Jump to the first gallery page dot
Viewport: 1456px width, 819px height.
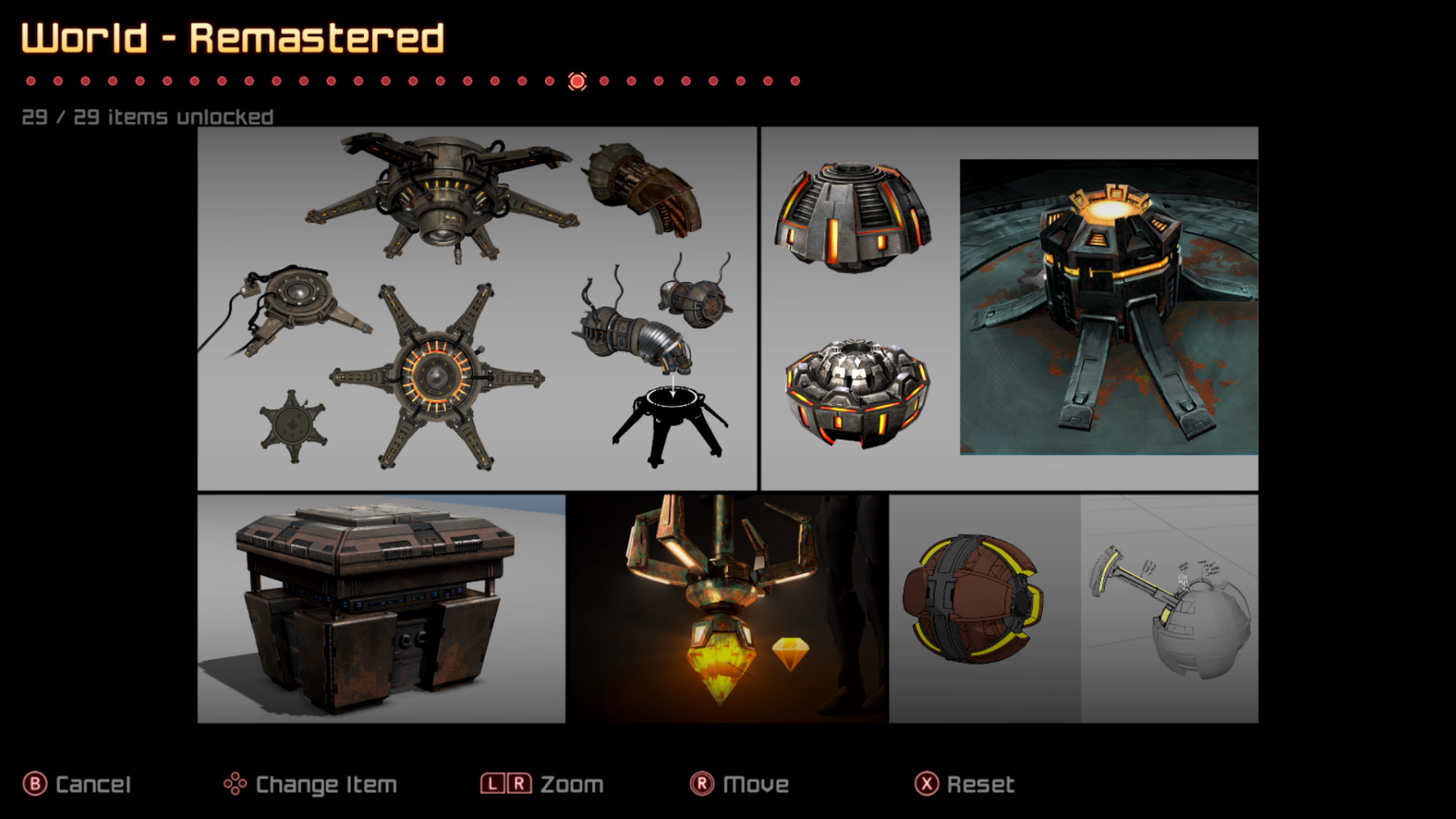31,81
